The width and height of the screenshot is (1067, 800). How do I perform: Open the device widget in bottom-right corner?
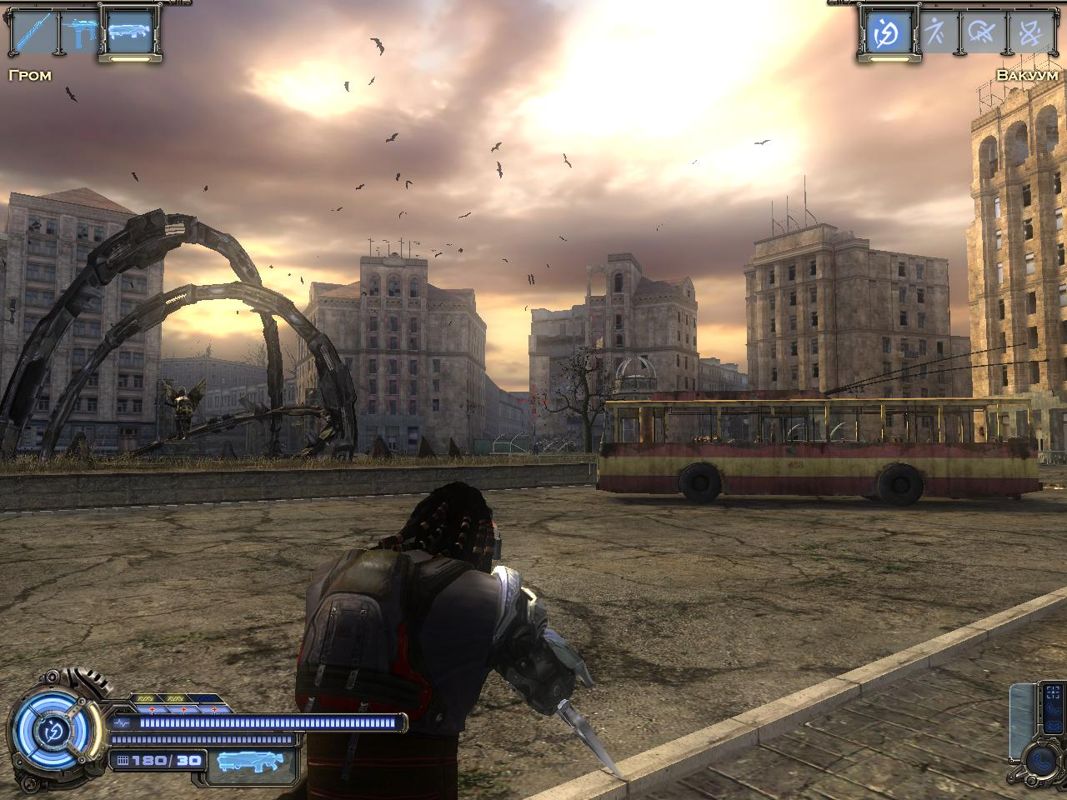[x=1042, y=733]
